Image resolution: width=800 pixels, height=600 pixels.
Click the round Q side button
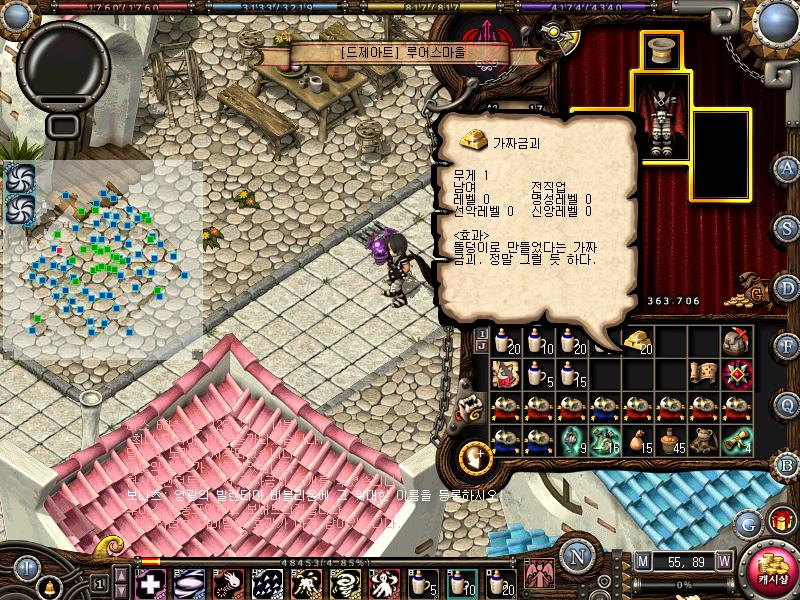[788, 405]
